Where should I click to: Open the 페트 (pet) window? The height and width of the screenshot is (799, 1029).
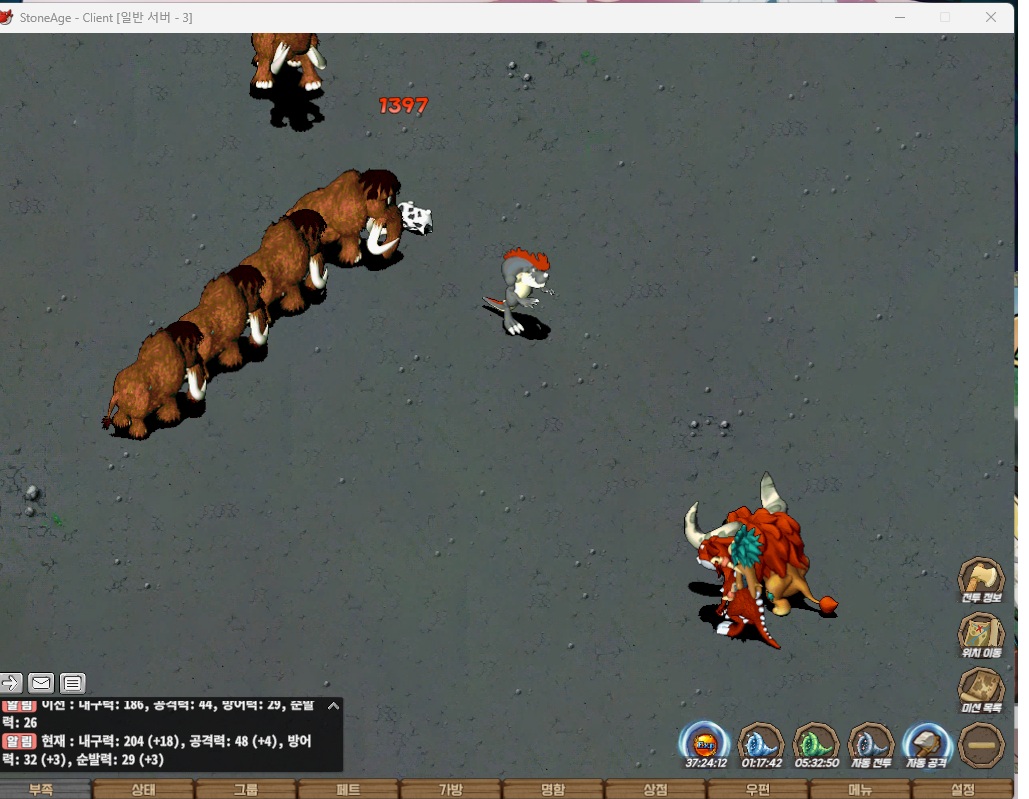pos(348,789)
